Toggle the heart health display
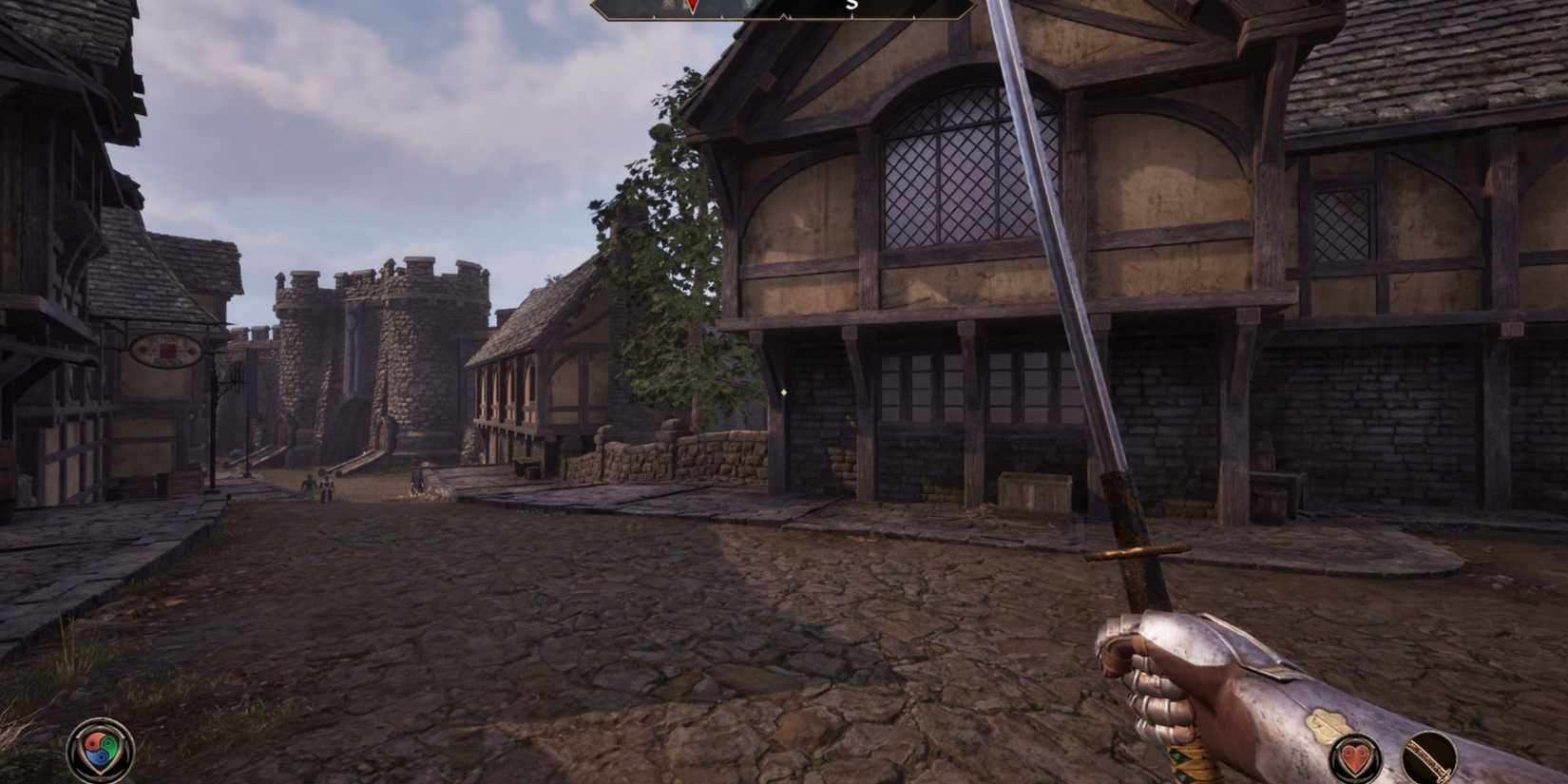1568x784 pixels. [x=1354, y=758]
